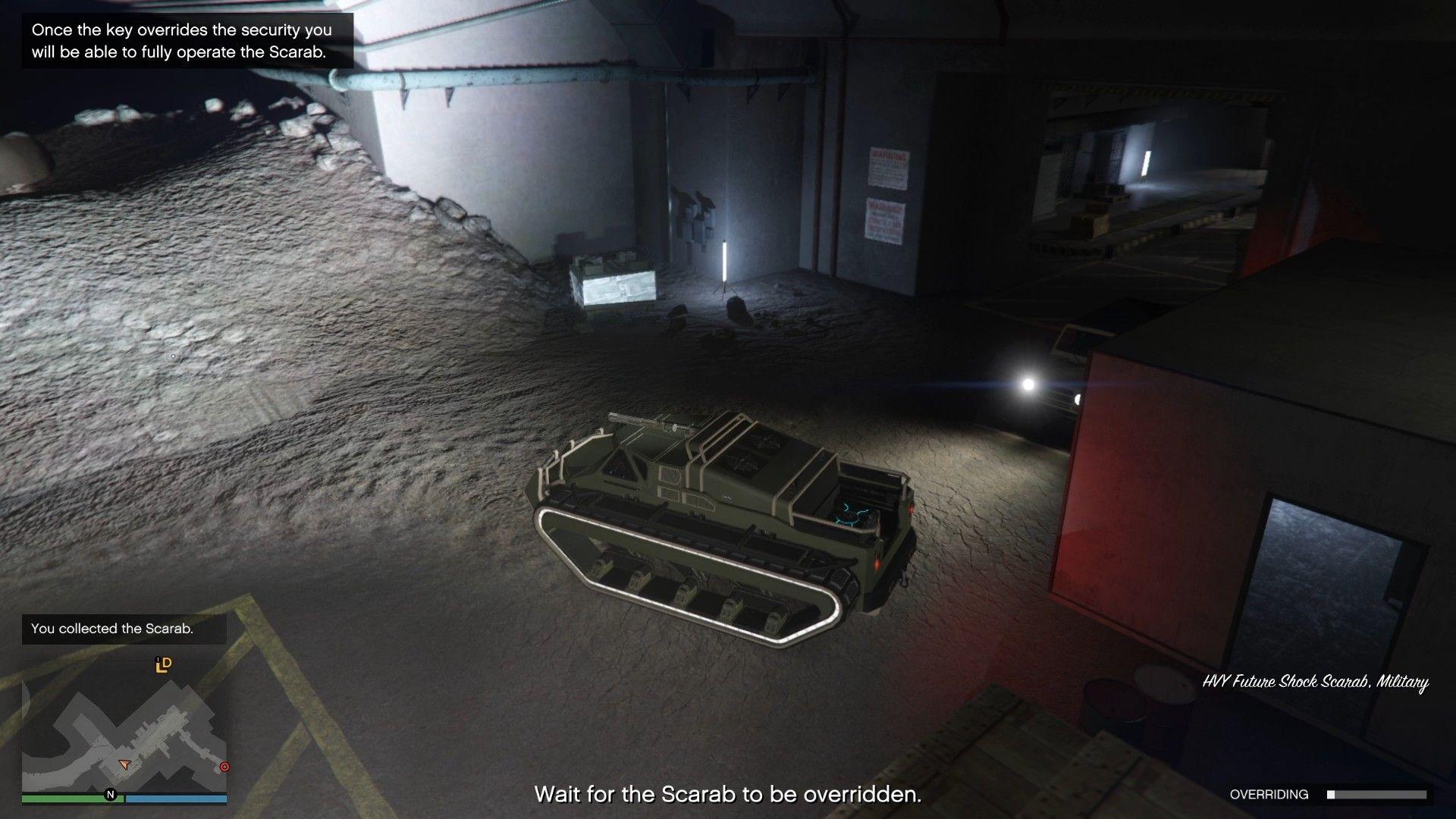Select the small number 1 badge above the LD marker
Image resolution: width=1456 pixels, height=819 pixels.
[157, 660]
